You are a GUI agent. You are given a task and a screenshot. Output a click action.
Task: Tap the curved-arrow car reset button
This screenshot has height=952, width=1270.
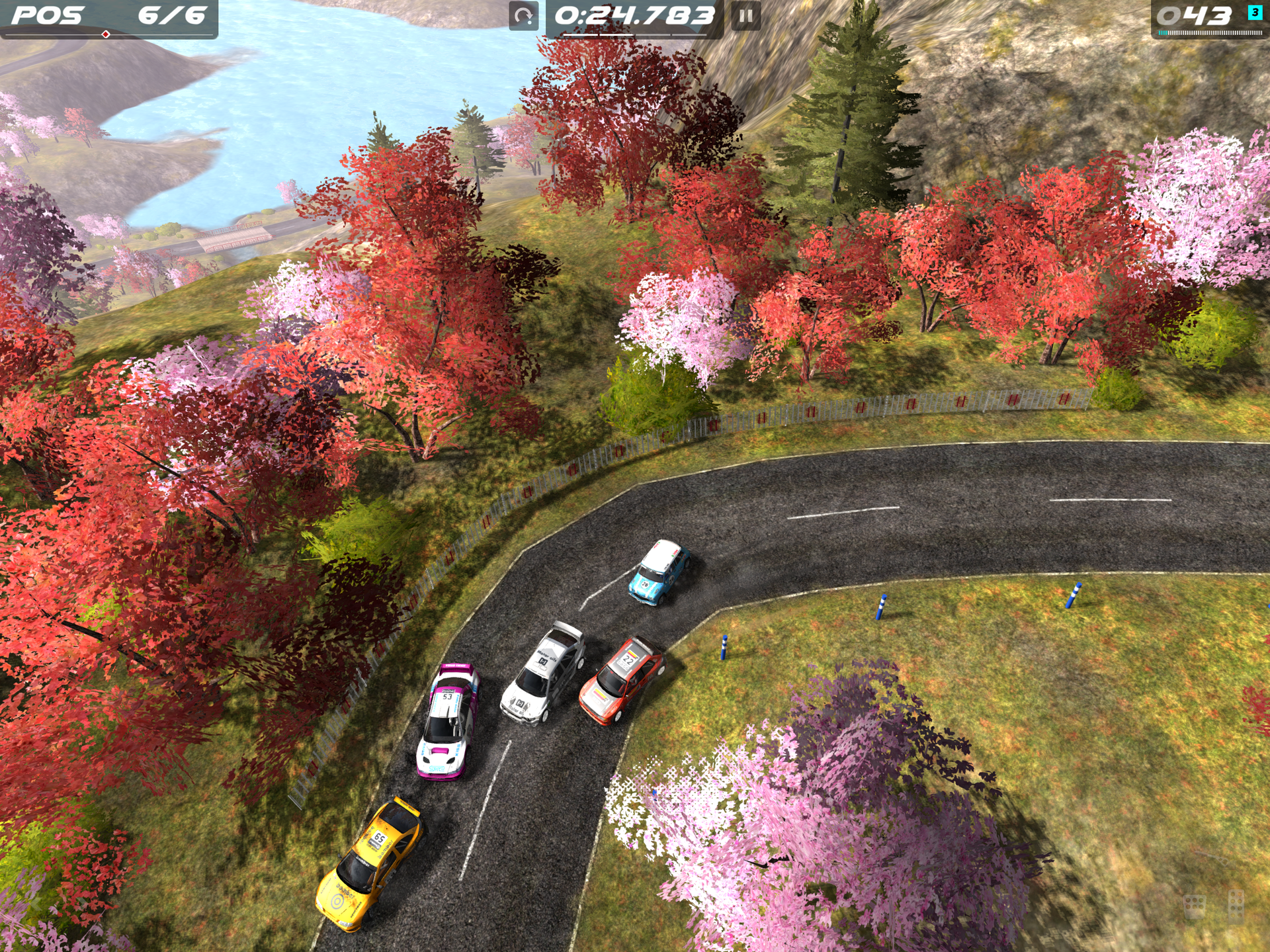pos(523,16)
